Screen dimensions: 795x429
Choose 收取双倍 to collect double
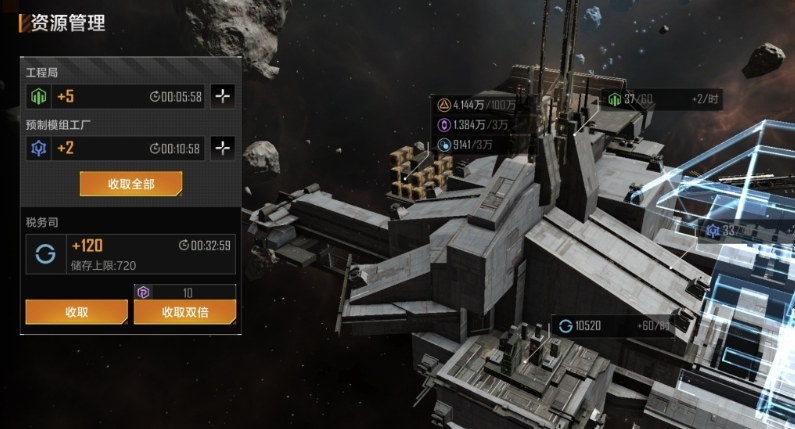coord(185,312)
